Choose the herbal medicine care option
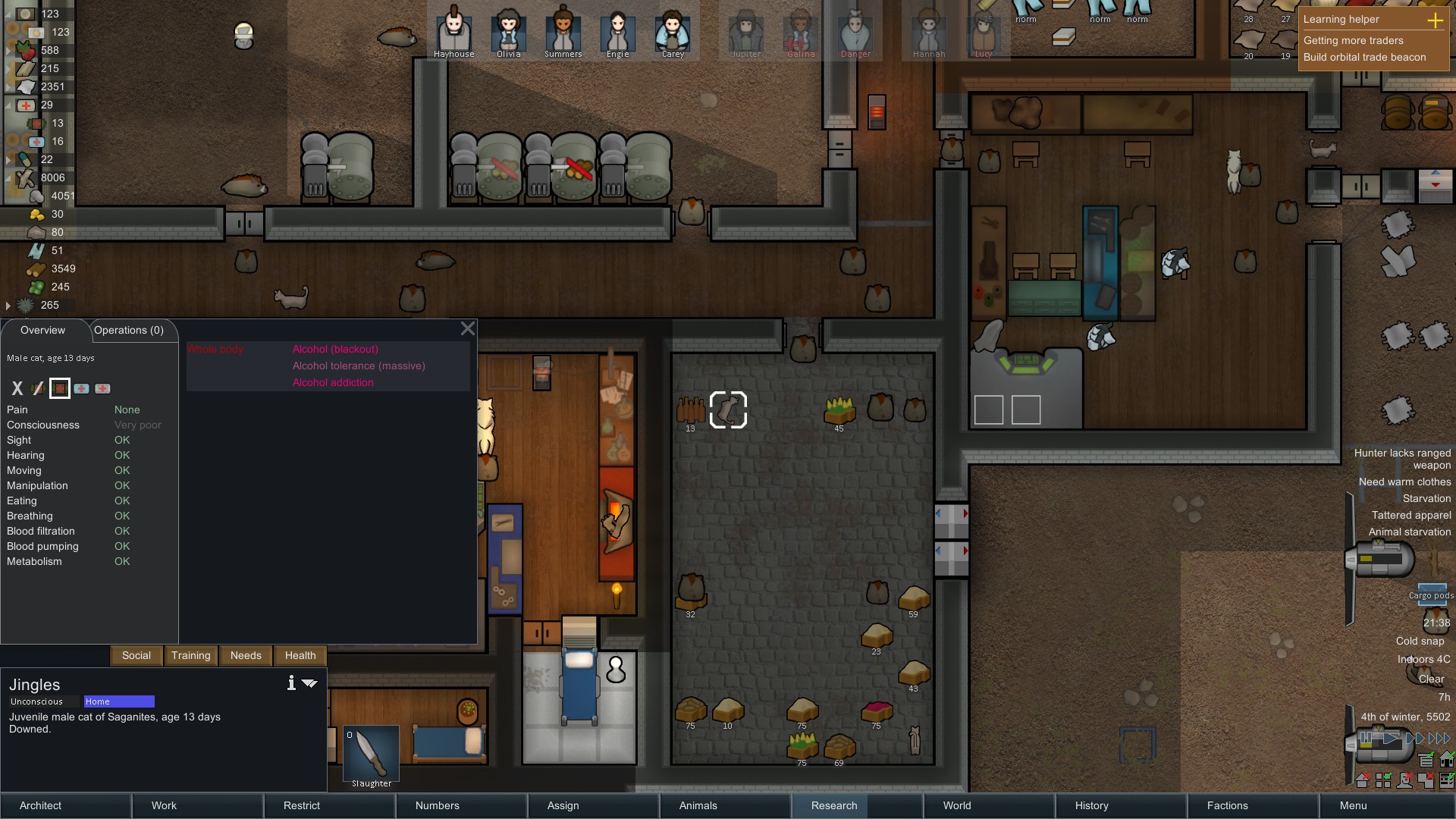This screenshot has width=1456, height=819. click(x=60, y=388)
